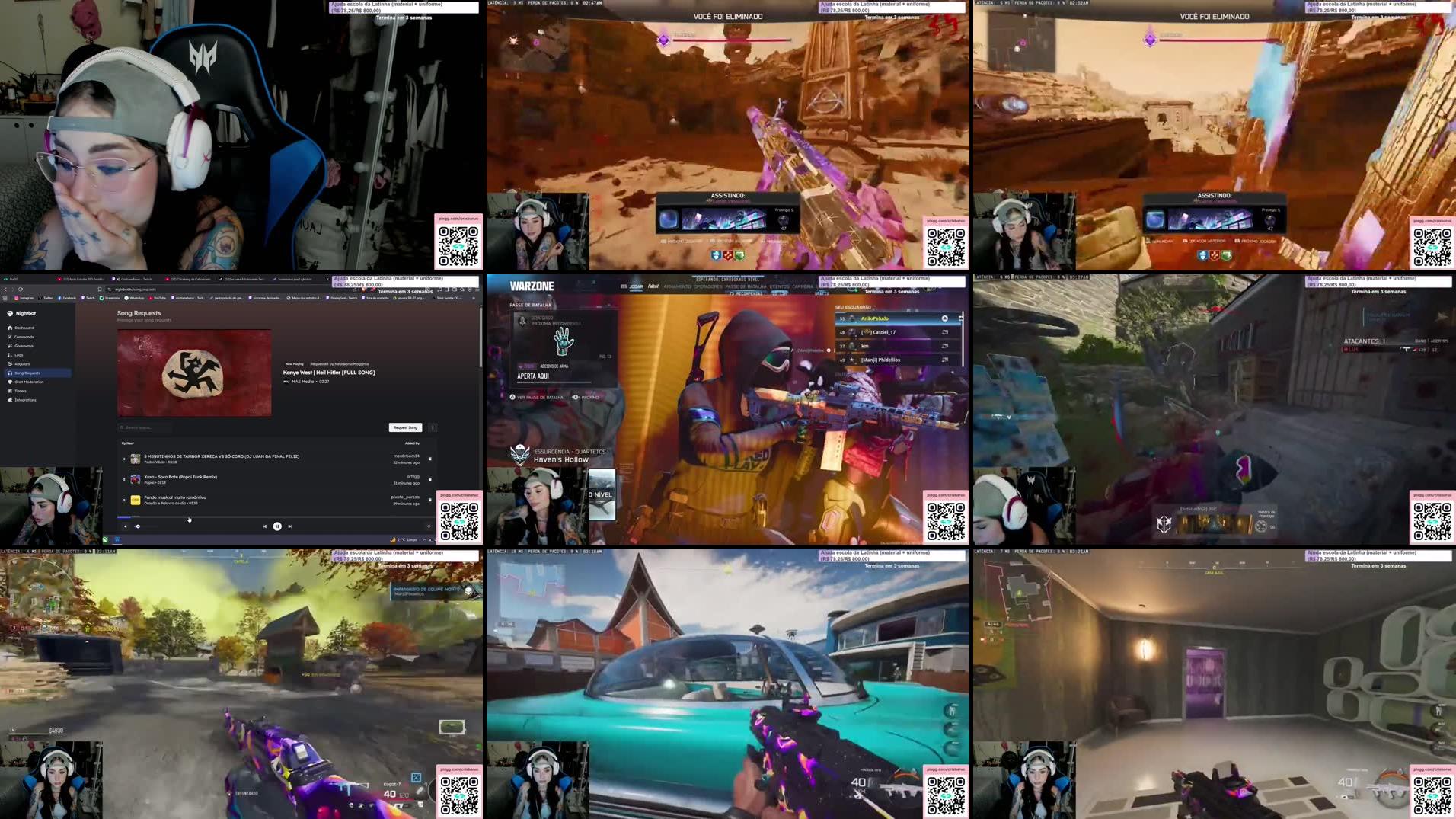Mute the song player volume
Image resolution: width=1456 pixels, height=819 pixels.
[x=126, y=526]
